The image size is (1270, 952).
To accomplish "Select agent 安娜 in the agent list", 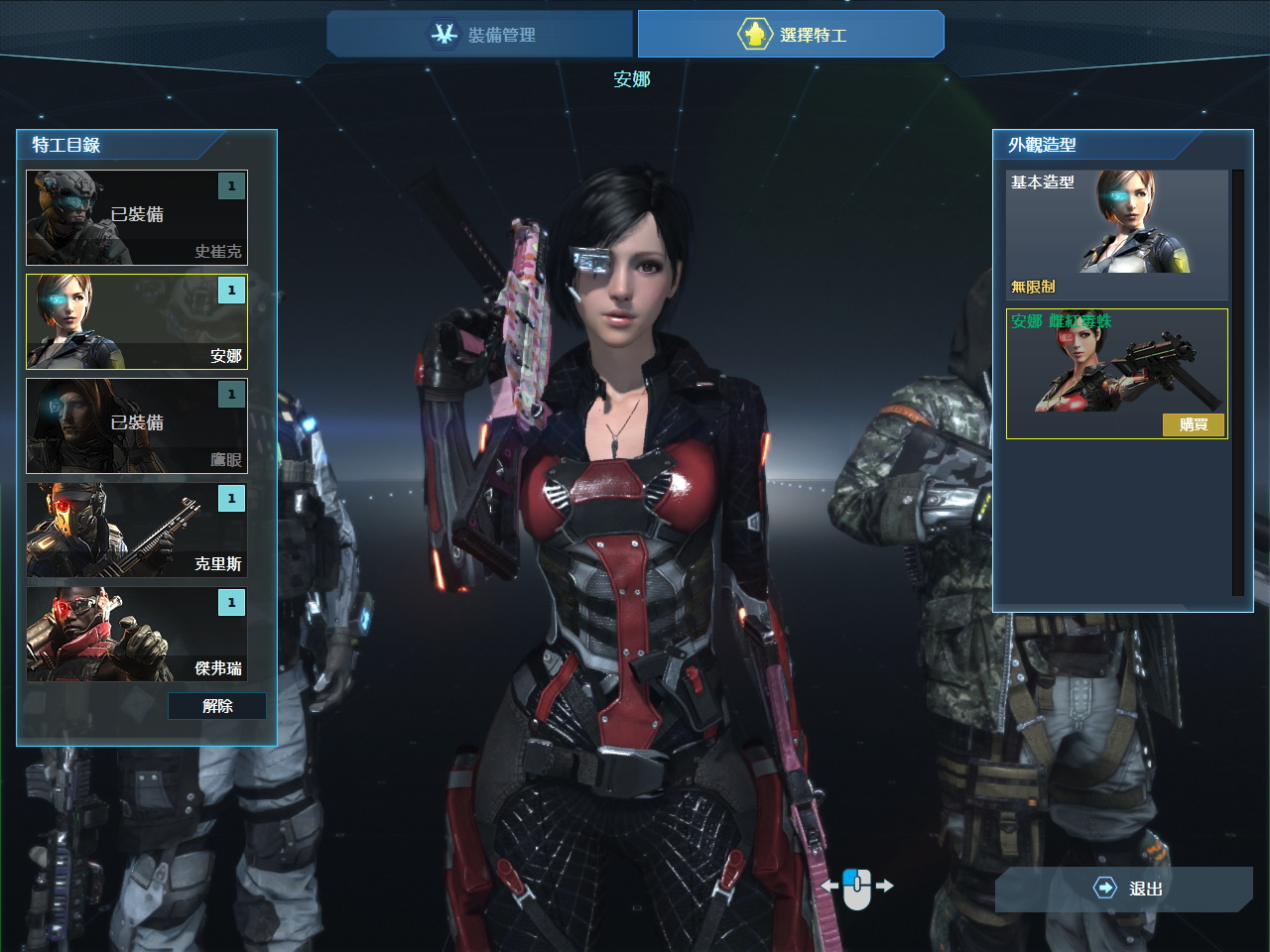I will pyautogui.click(x=137, y=321).
